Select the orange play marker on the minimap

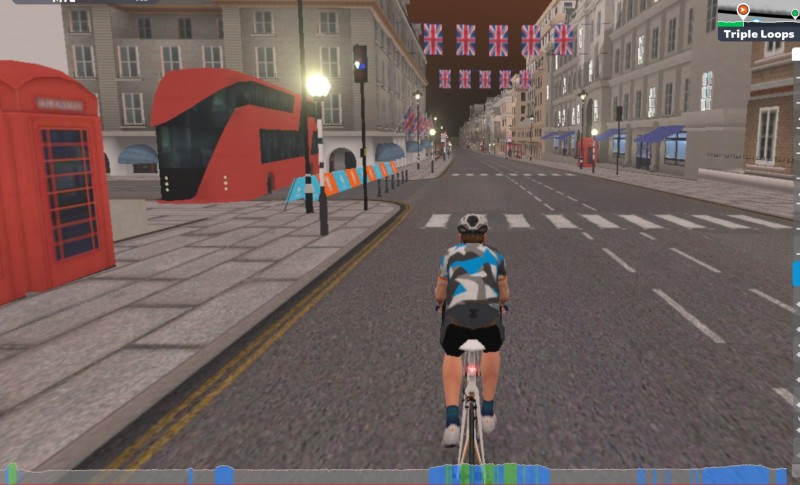coord(743,10)
